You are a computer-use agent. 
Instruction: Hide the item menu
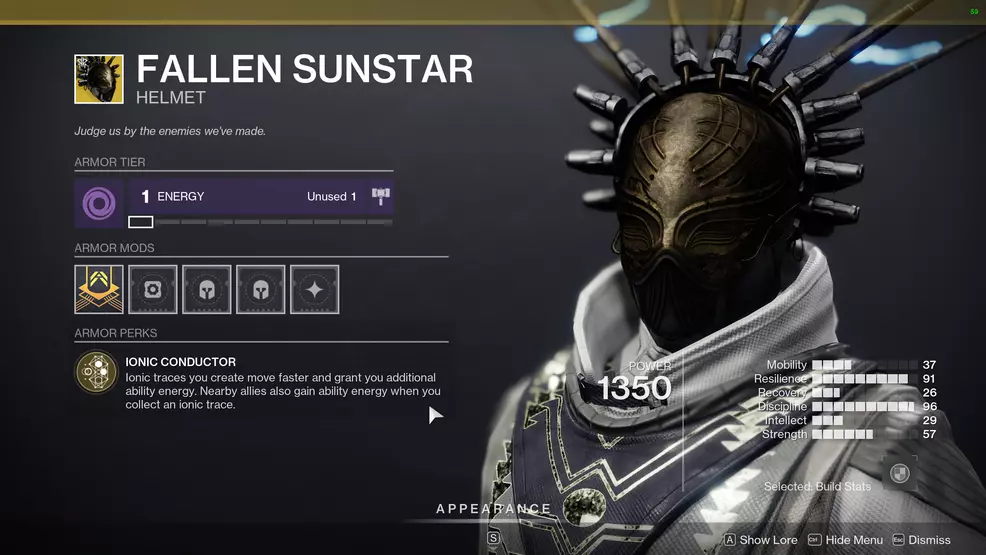pos(846,540)
